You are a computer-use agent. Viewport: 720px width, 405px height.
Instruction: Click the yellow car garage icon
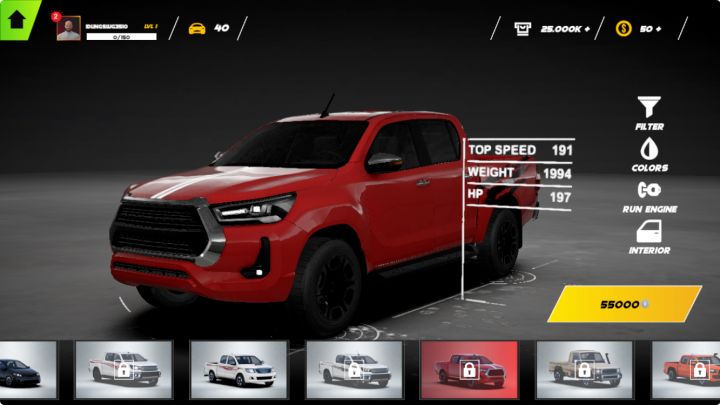(x=197, y=28)
